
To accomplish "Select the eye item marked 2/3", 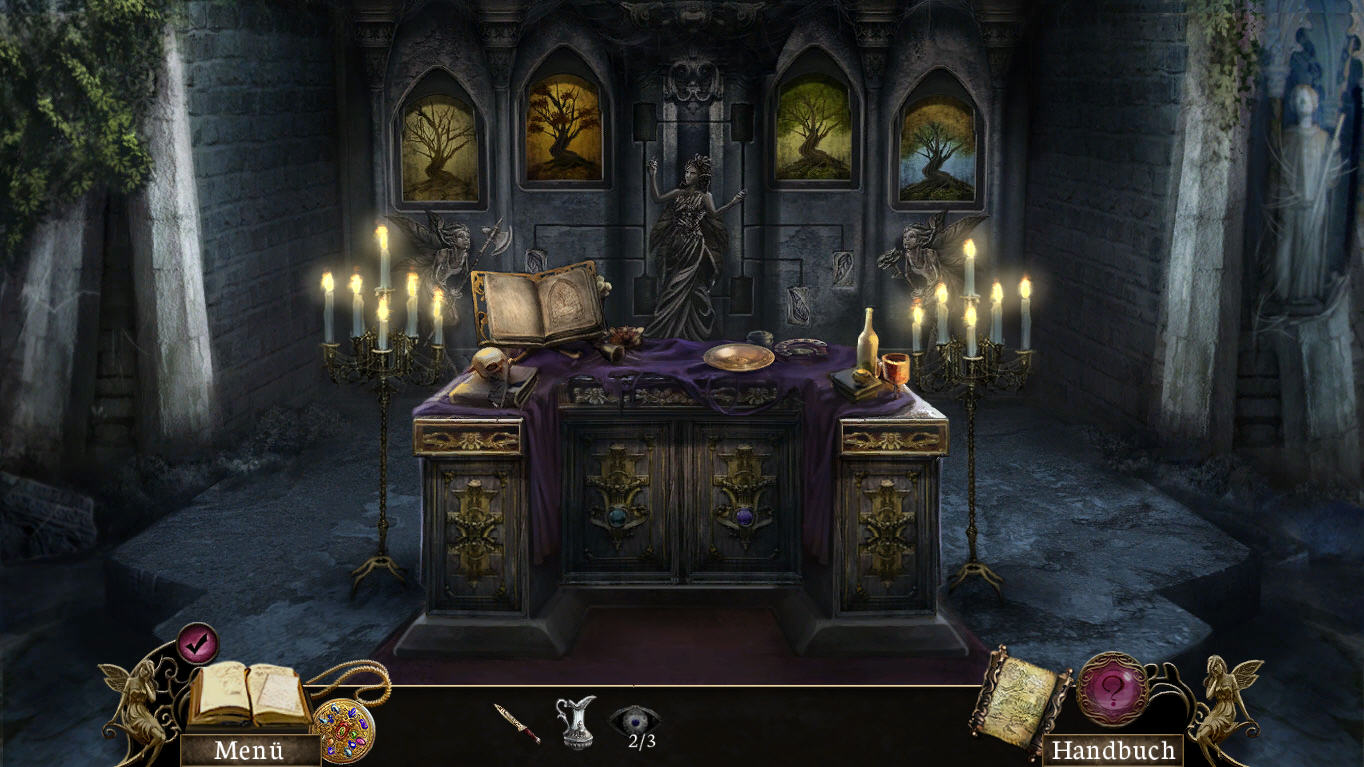I will tap(635, 721).
